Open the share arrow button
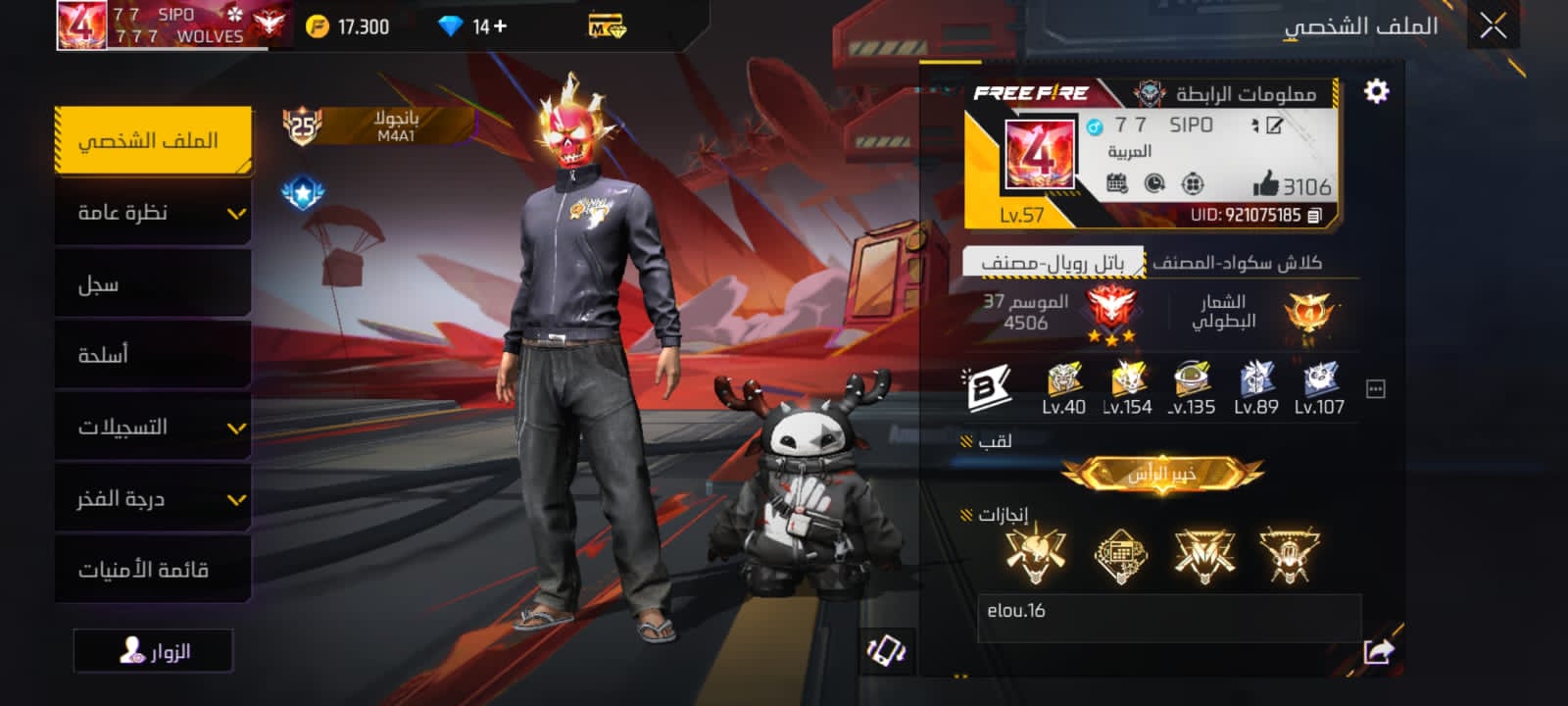 point(1378,651)
